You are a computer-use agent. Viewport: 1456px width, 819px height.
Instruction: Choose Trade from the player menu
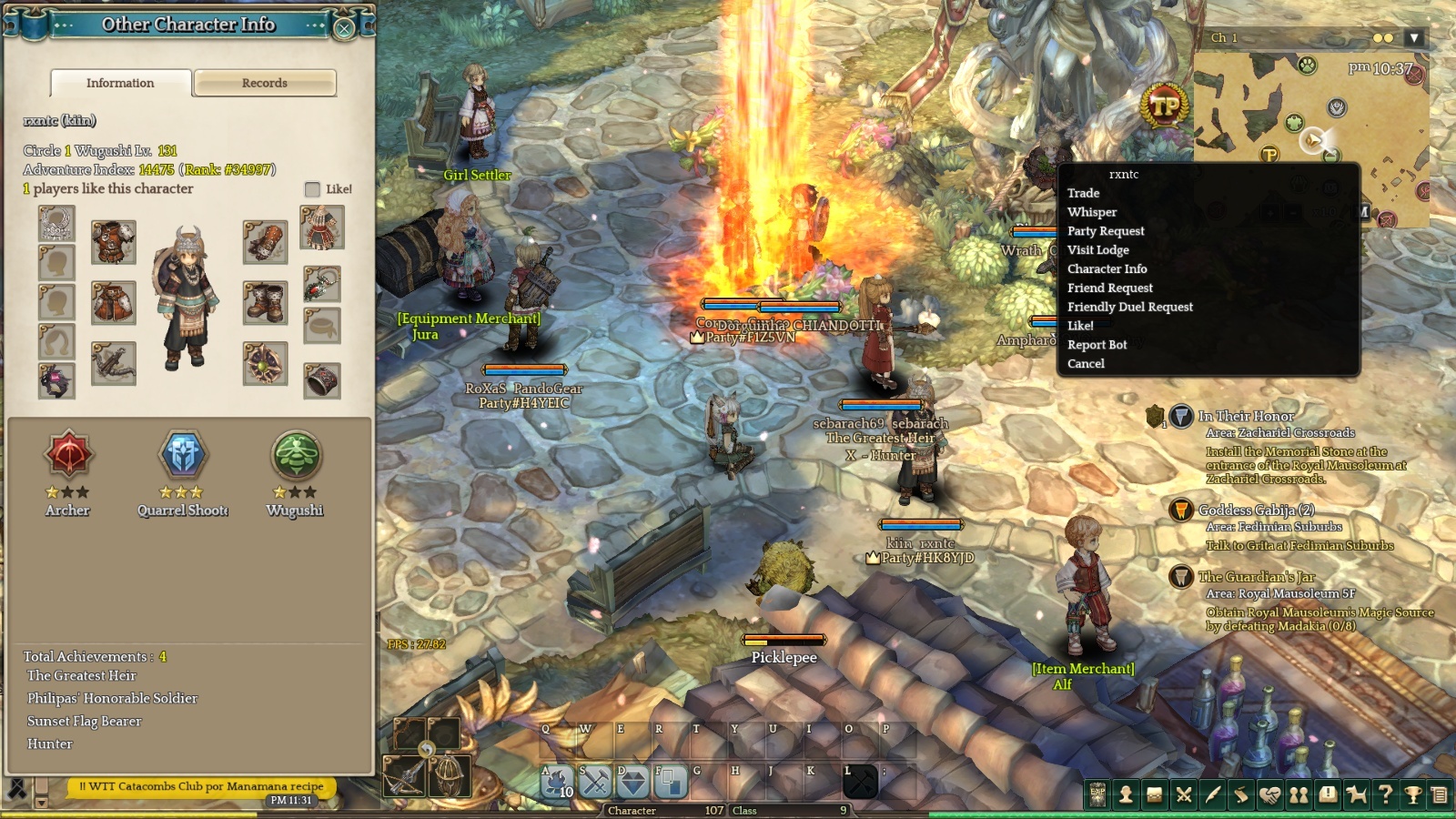point(1083,193)
